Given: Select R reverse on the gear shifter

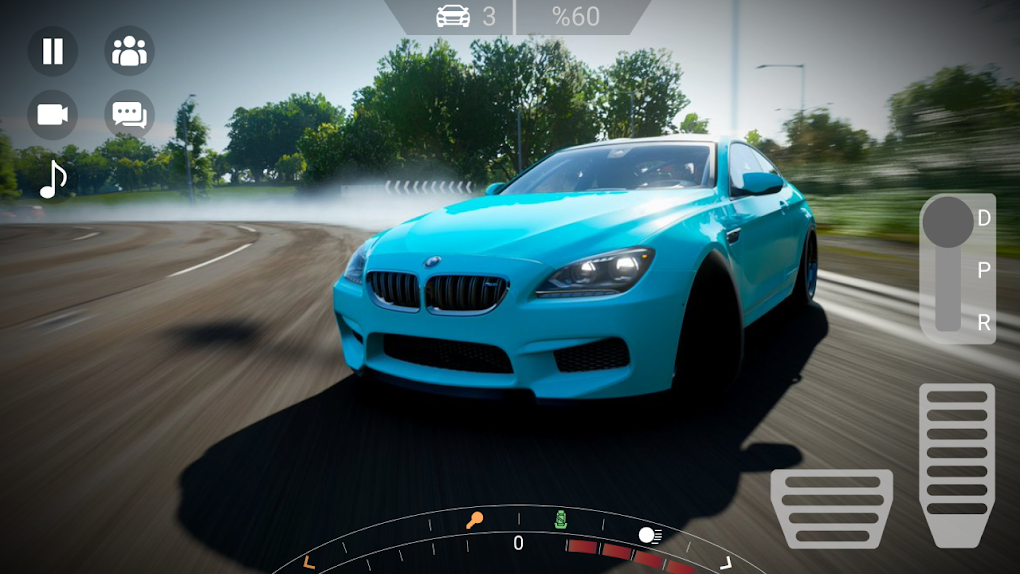Looking at the screenshot, I should coord(984,322).
